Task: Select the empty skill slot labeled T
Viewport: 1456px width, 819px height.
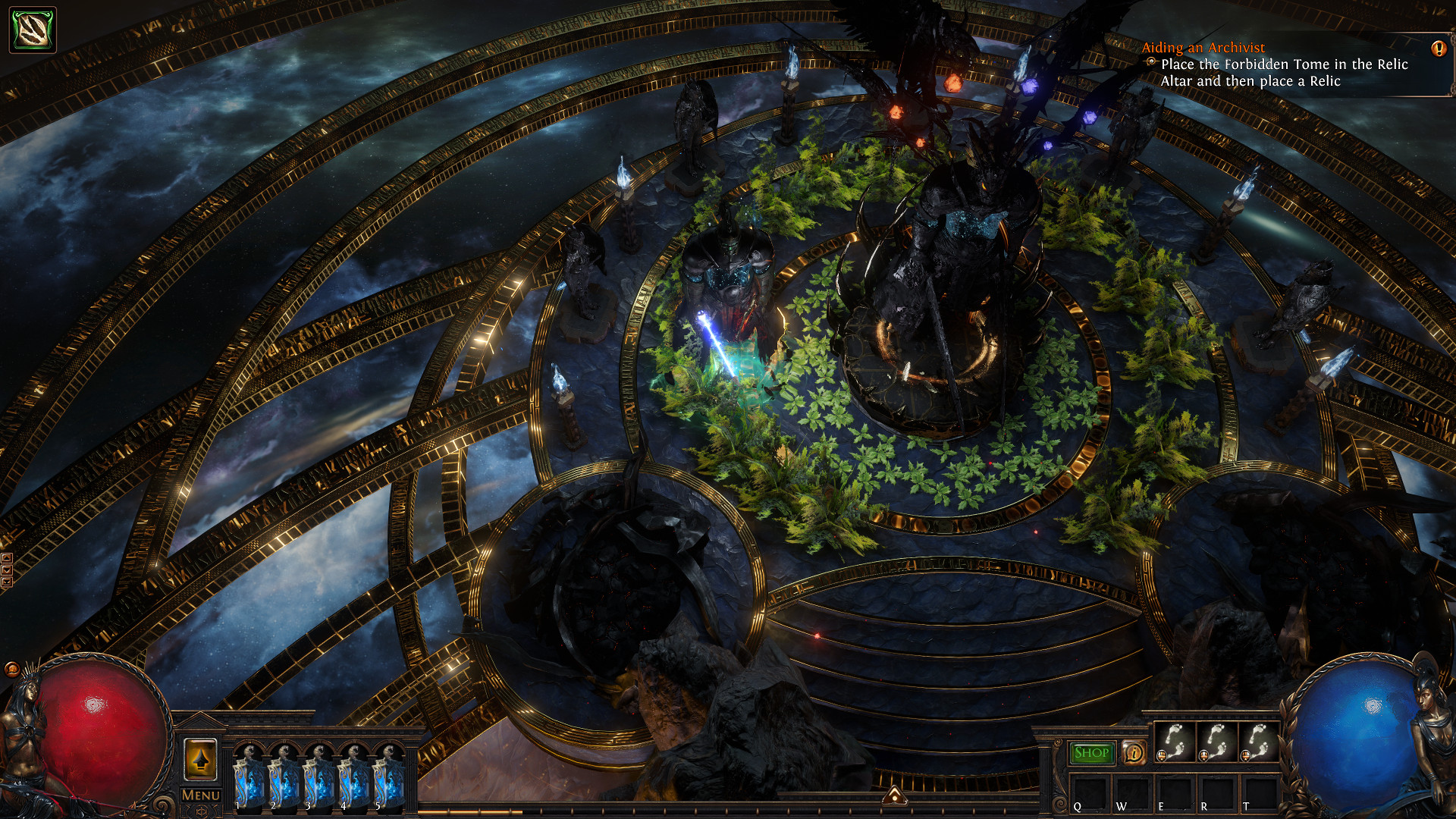Action: point(1259,793)
